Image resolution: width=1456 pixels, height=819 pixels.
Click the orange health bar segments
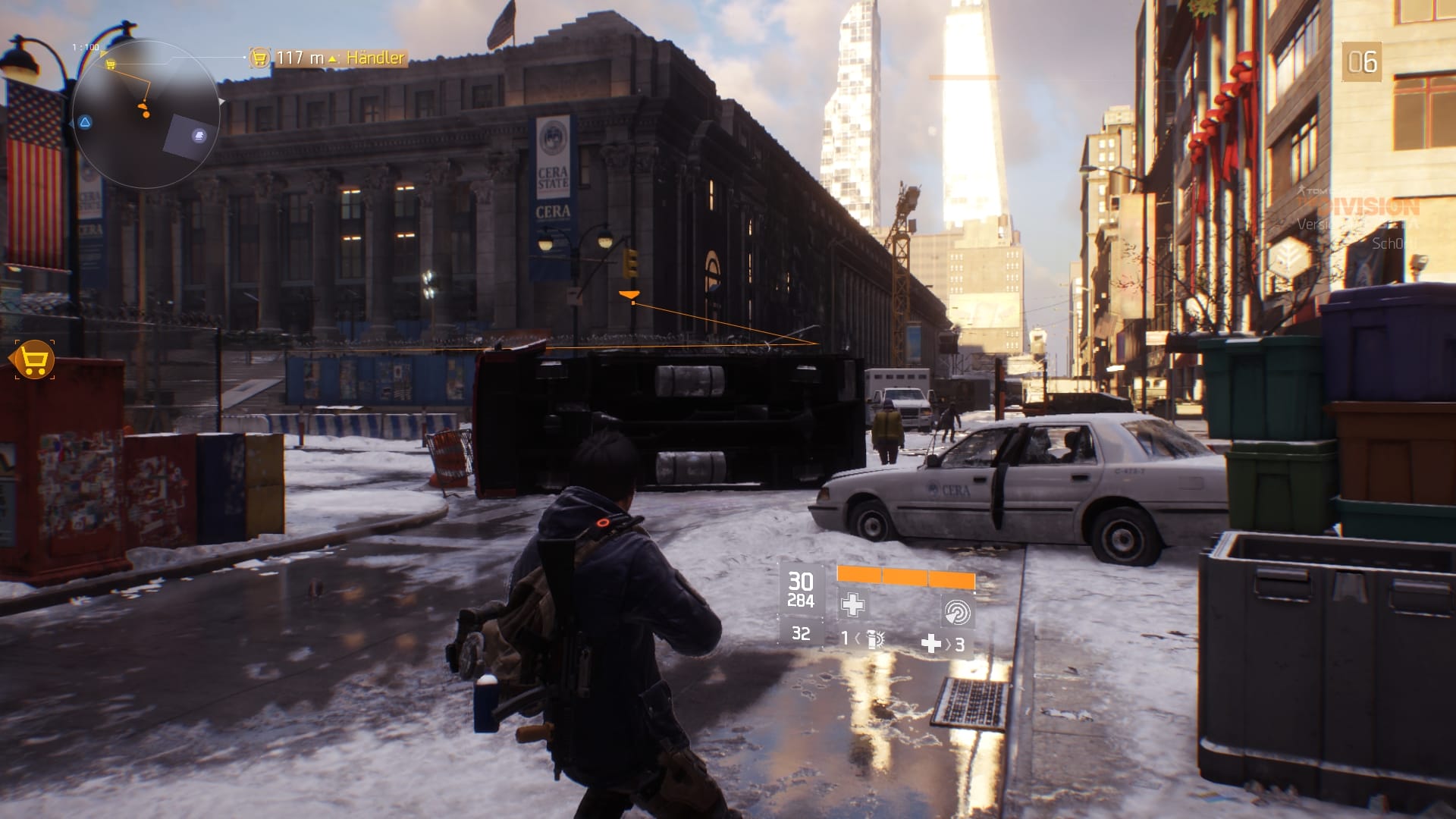(906, 578)
